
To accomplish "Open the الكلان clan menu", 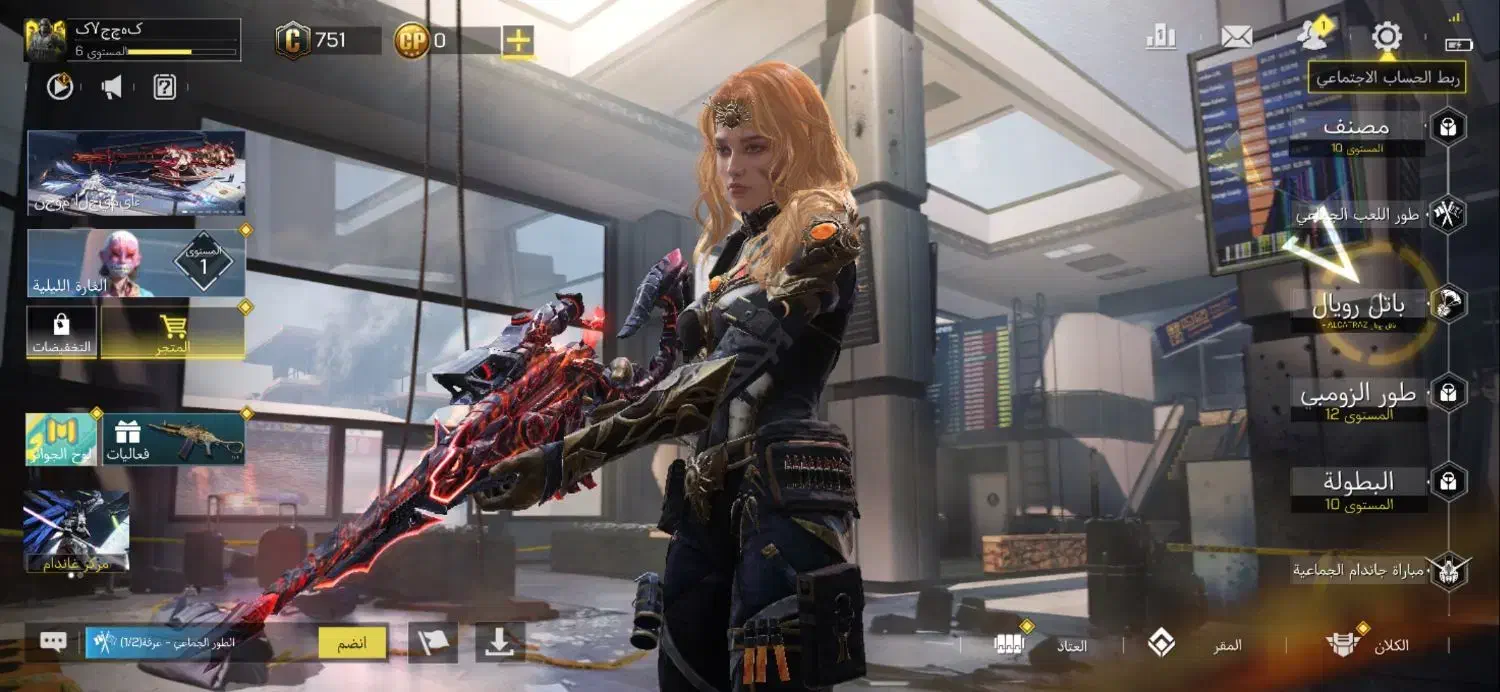I will tap(1368, 645).
